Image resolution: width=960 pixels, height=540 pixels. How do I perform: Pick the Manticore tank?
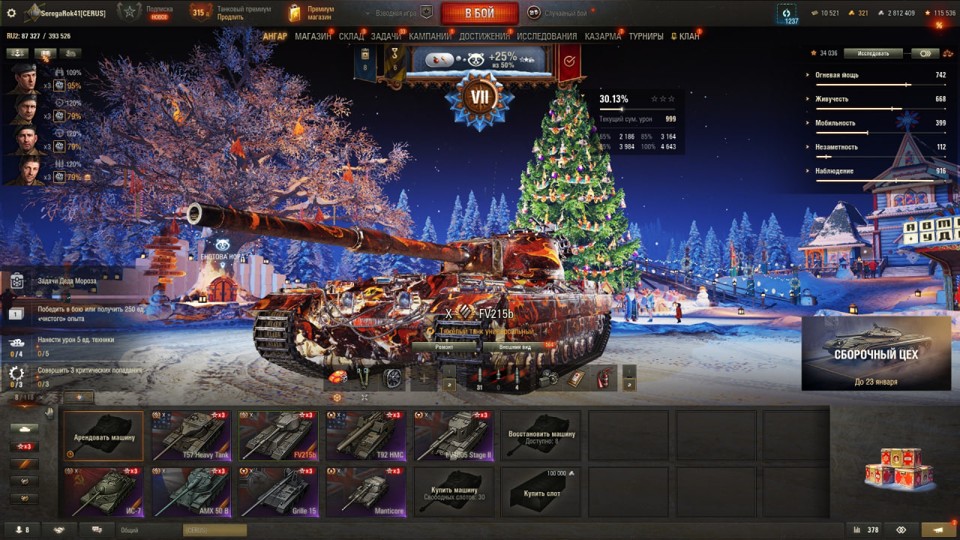[x=366, y=492]
